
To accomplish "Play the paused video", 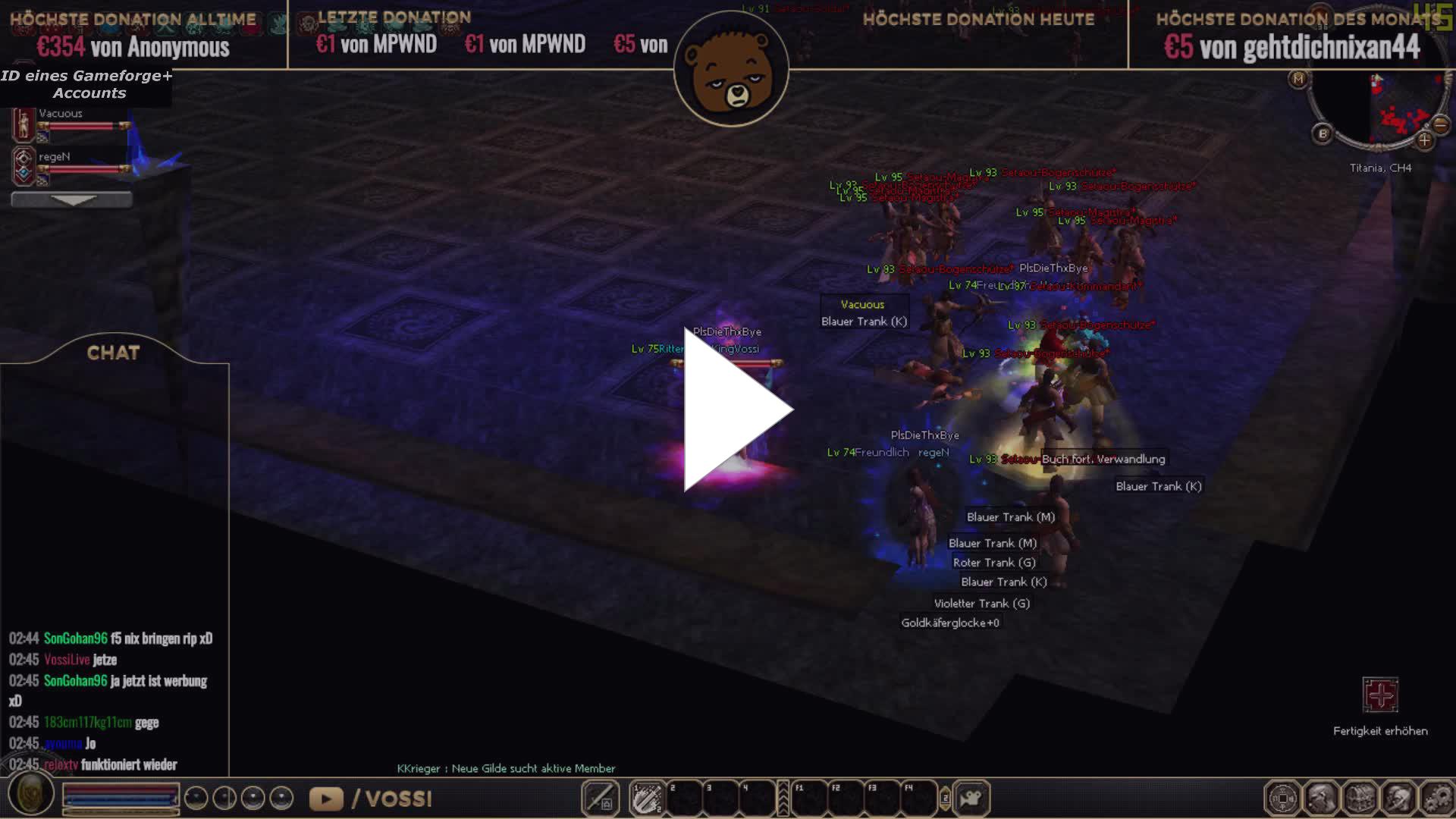I will [x=736, y=409].
